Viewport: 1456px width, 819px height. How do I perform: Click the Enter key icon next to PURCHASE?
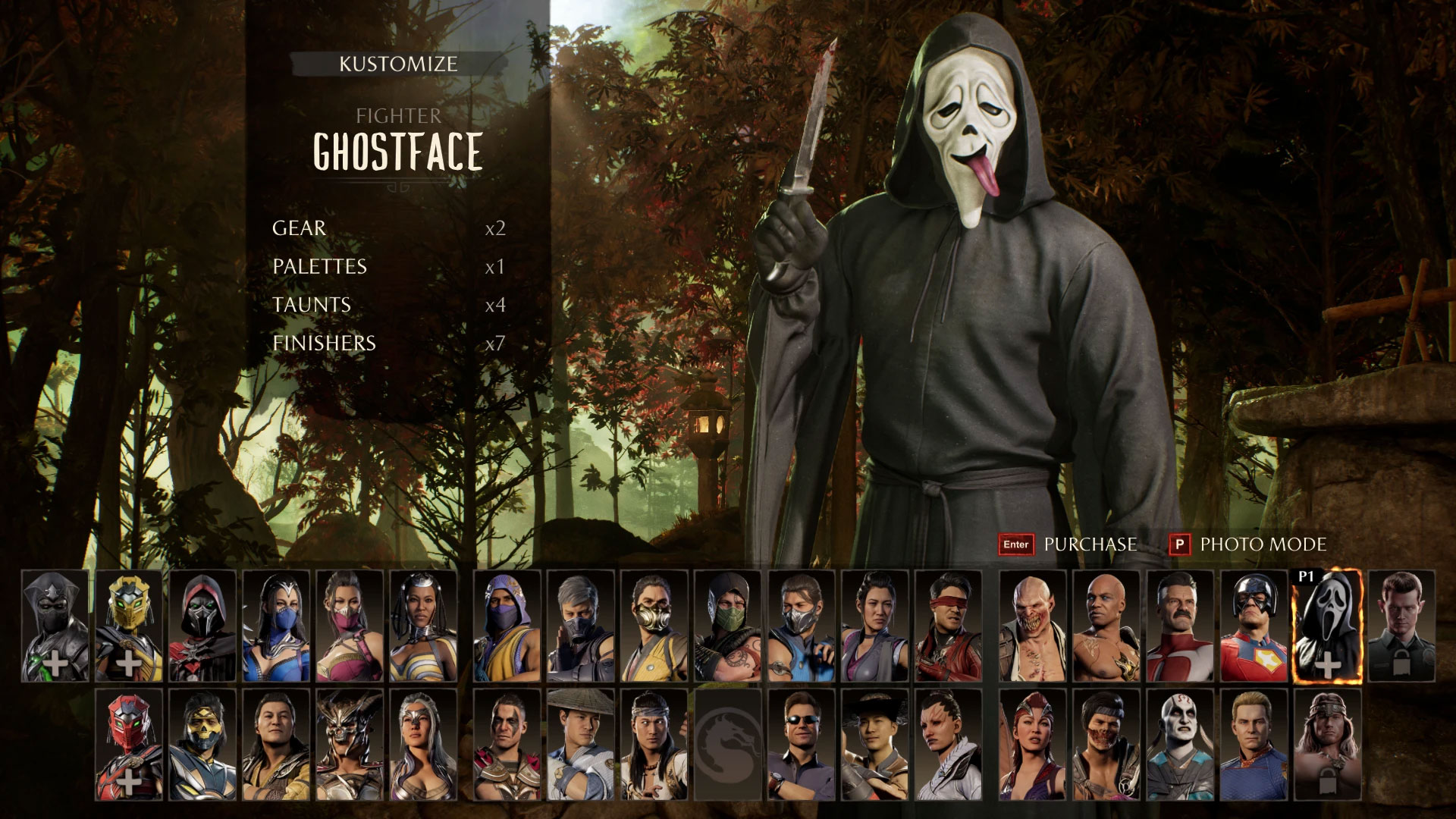coord(1016,544)
